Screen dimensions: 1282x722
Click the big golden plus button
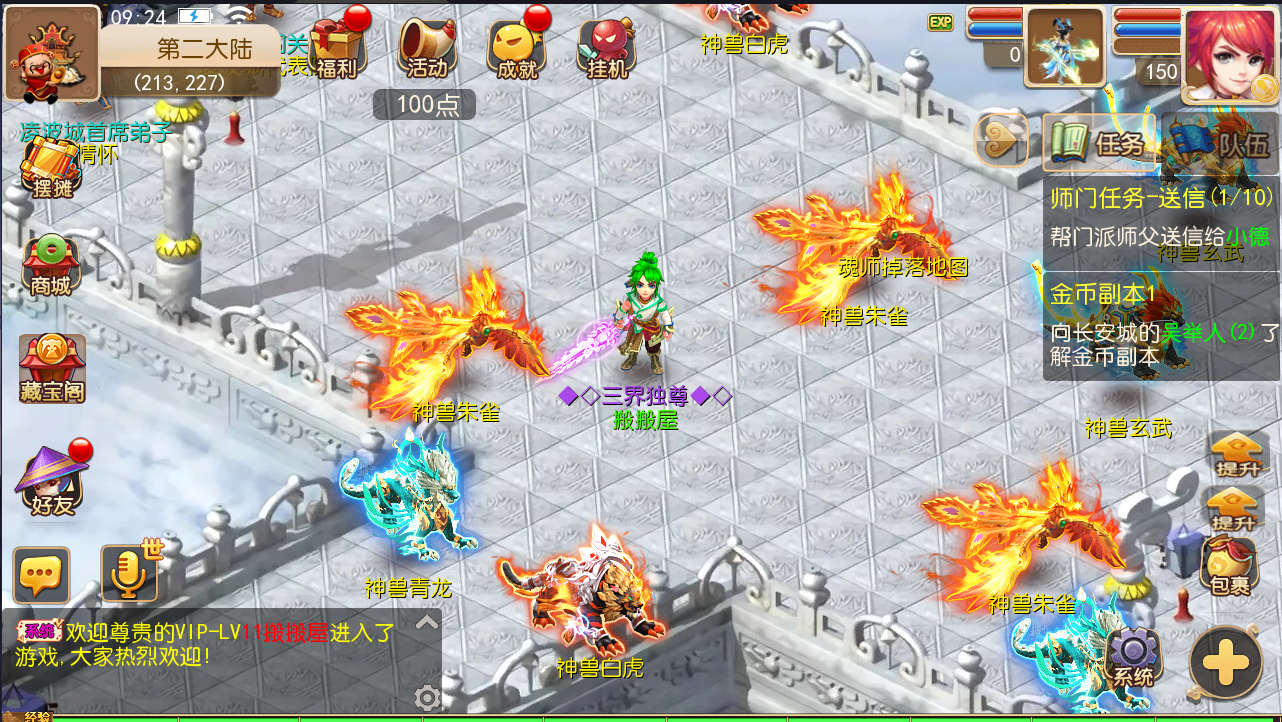click(x=1225, y=660)
